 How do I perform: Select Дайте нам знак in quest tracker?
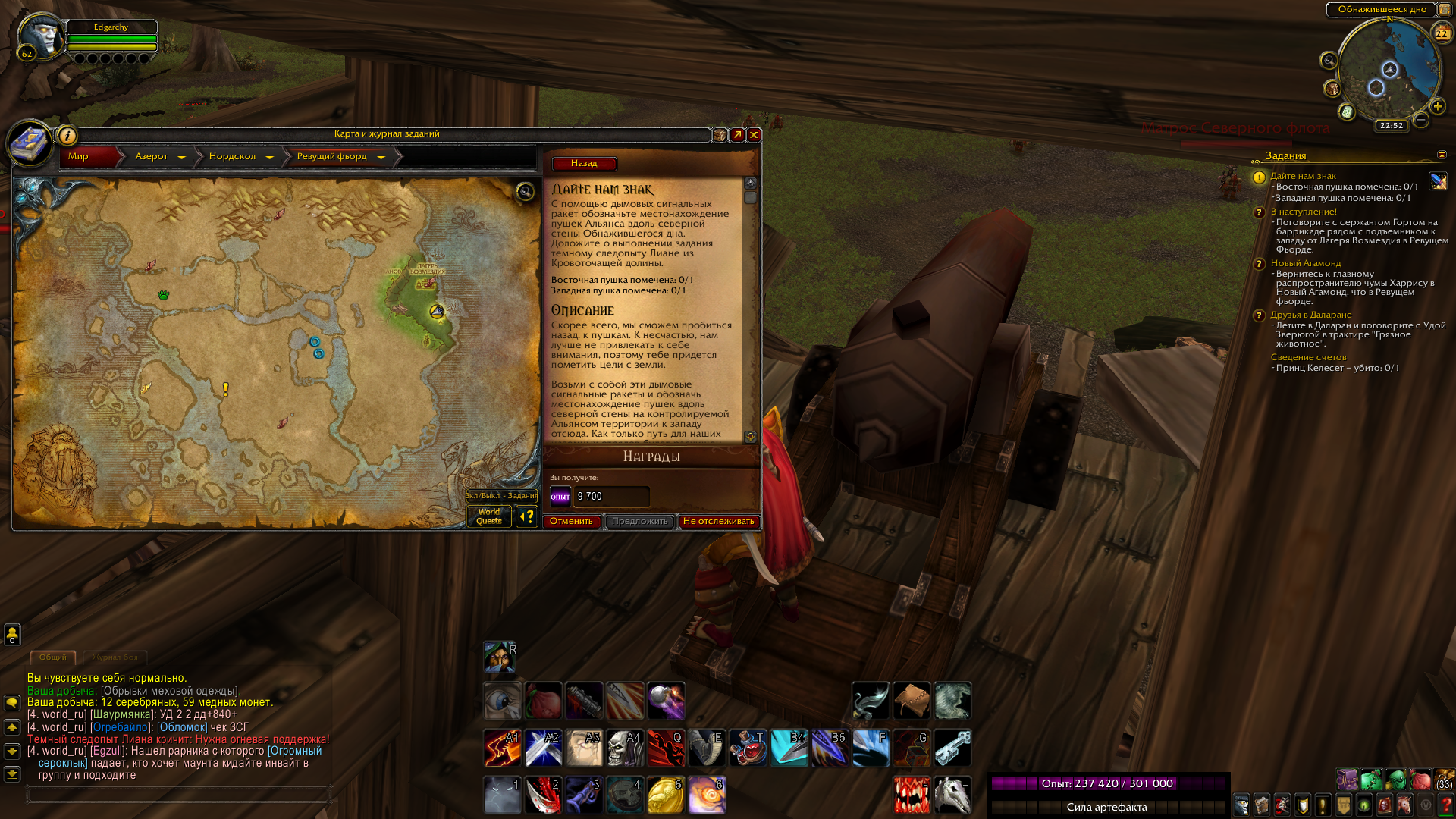tap(1304, 176)
